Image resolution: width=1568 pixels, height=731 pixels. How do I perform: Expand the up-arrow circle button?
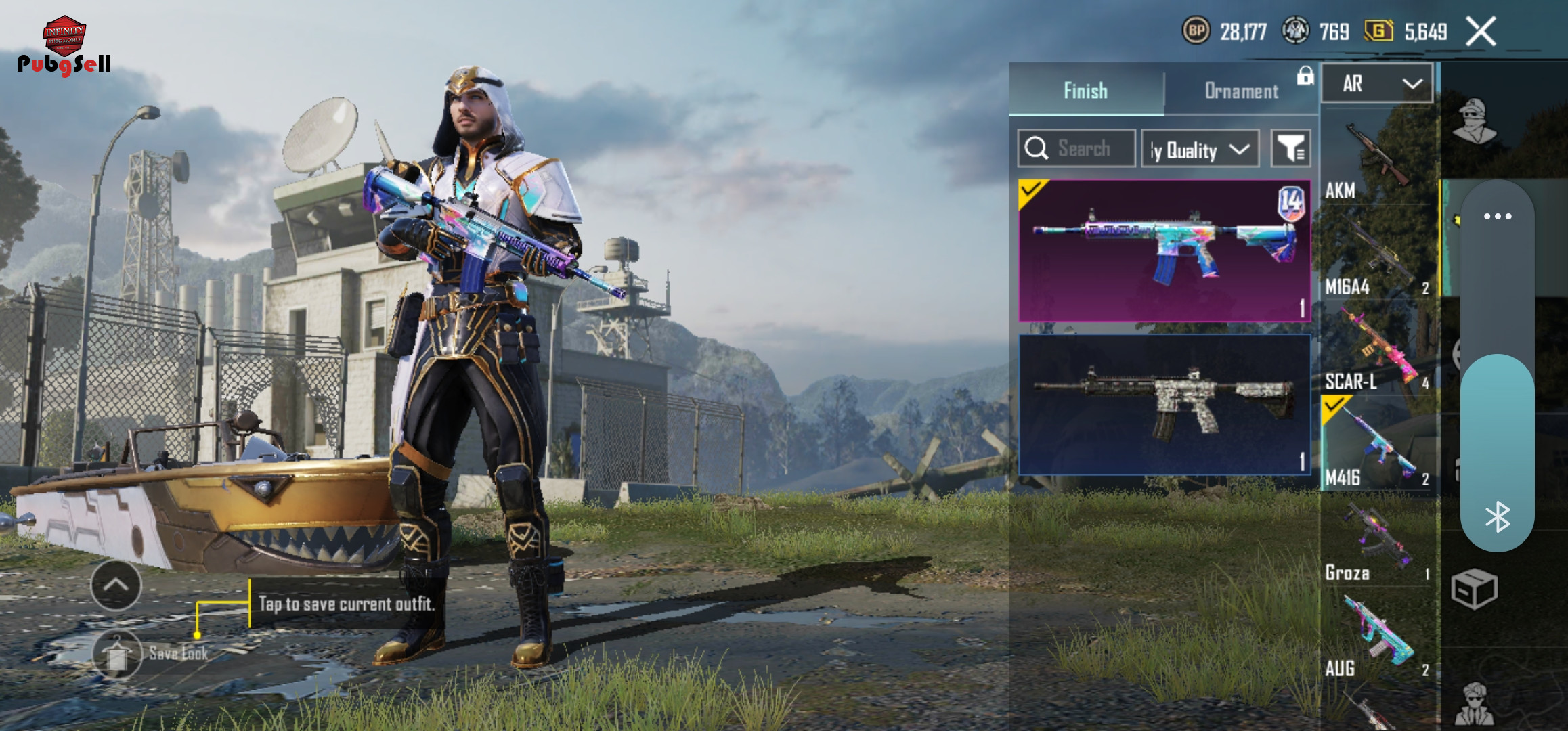click(x=116, y=585)
